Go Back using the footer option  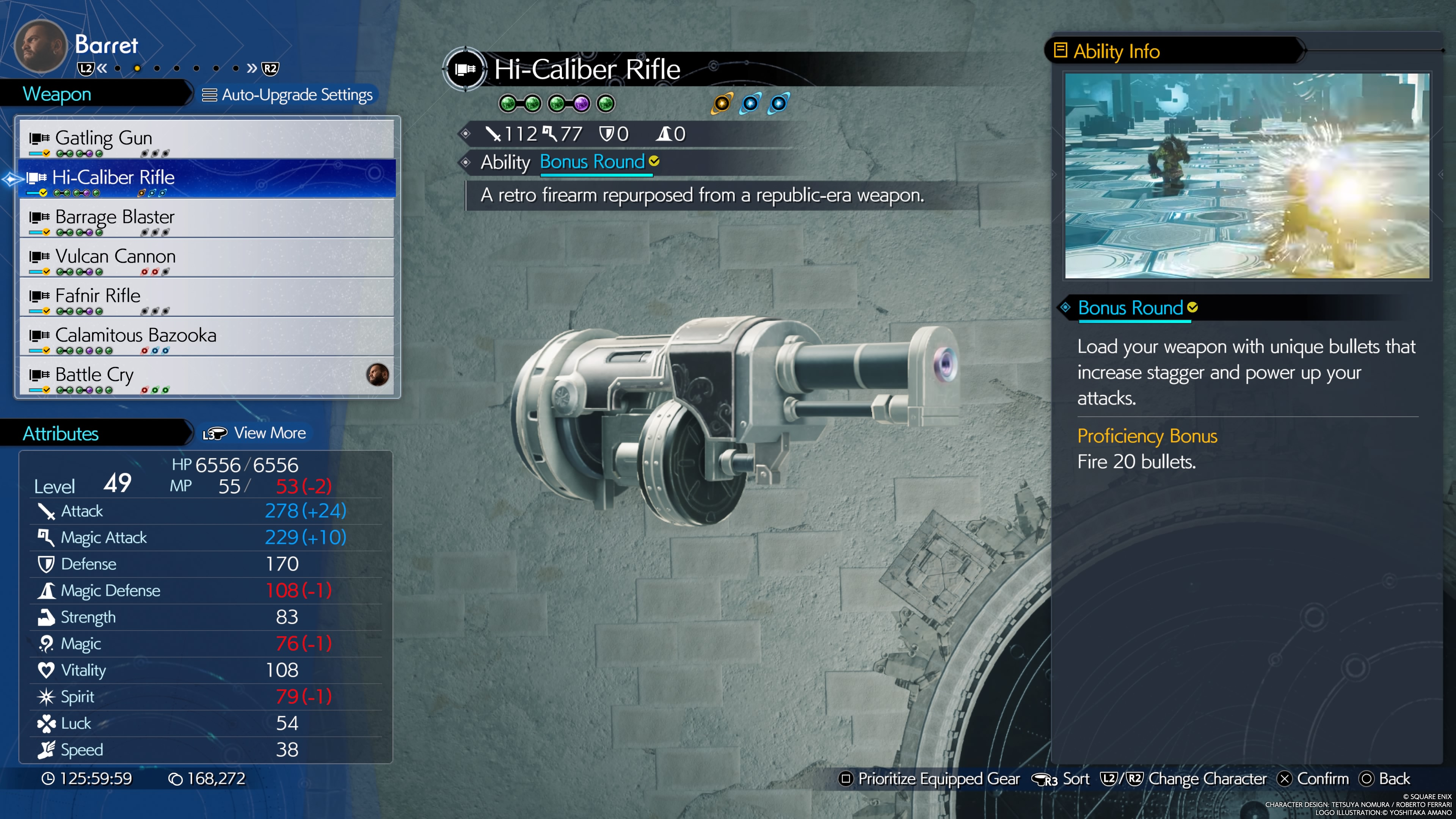tap(1385, 779)
